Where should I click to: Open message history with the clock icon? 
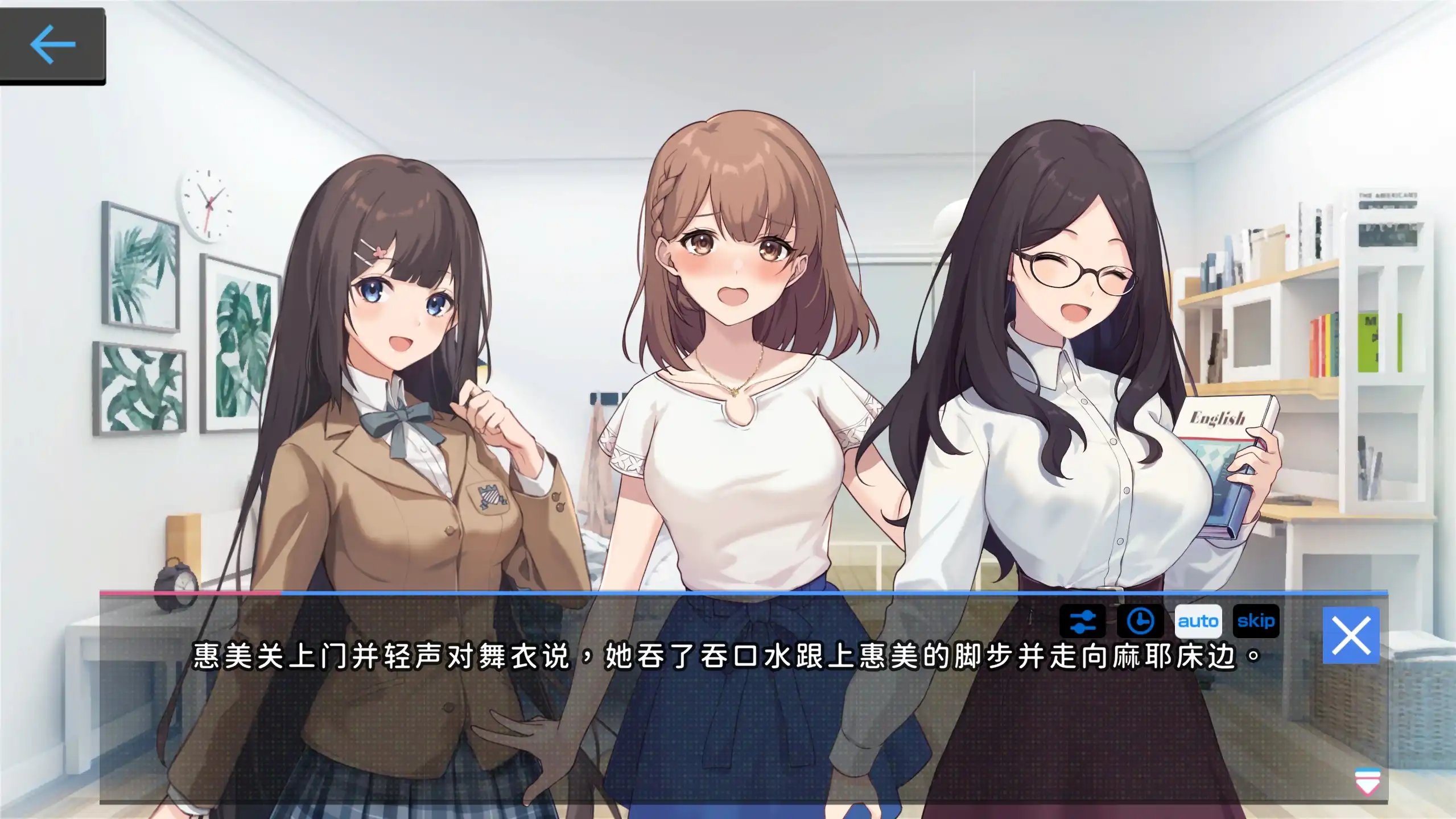(x=1141, y=623)
